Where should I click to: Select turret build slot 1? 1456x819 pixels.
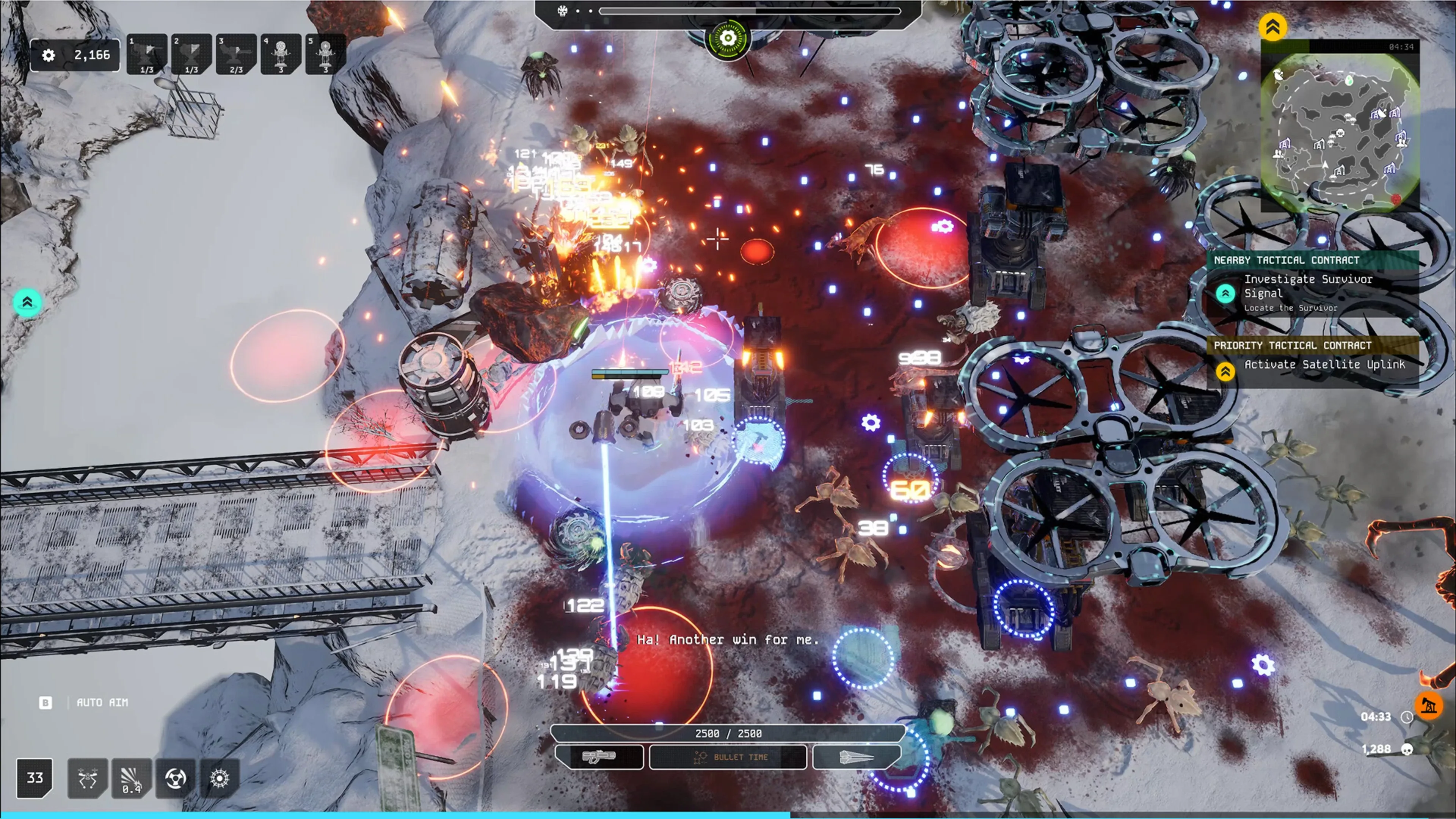coord(147,54)
